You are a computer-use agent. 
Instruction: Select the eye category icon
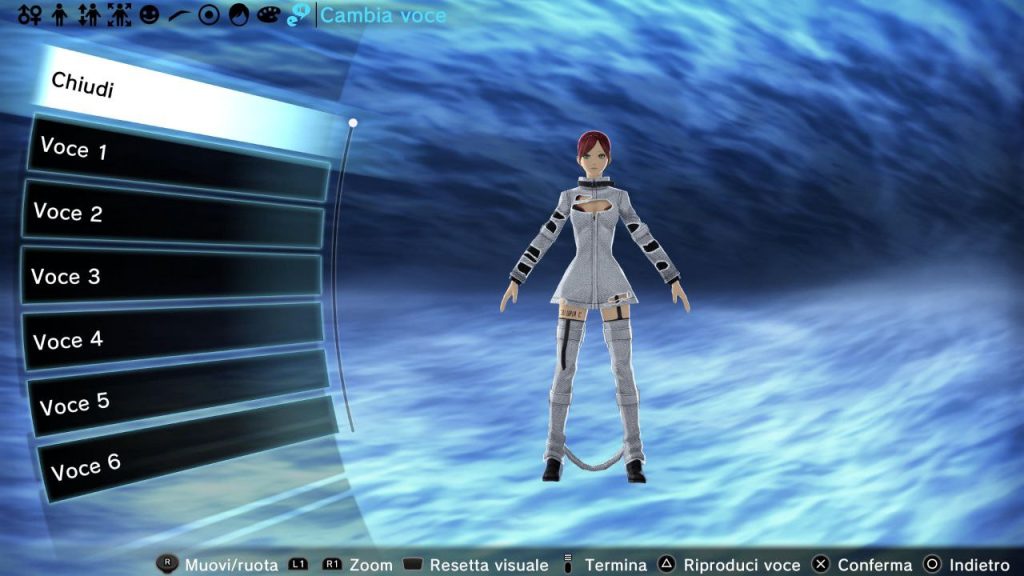(x=208, y=16)
